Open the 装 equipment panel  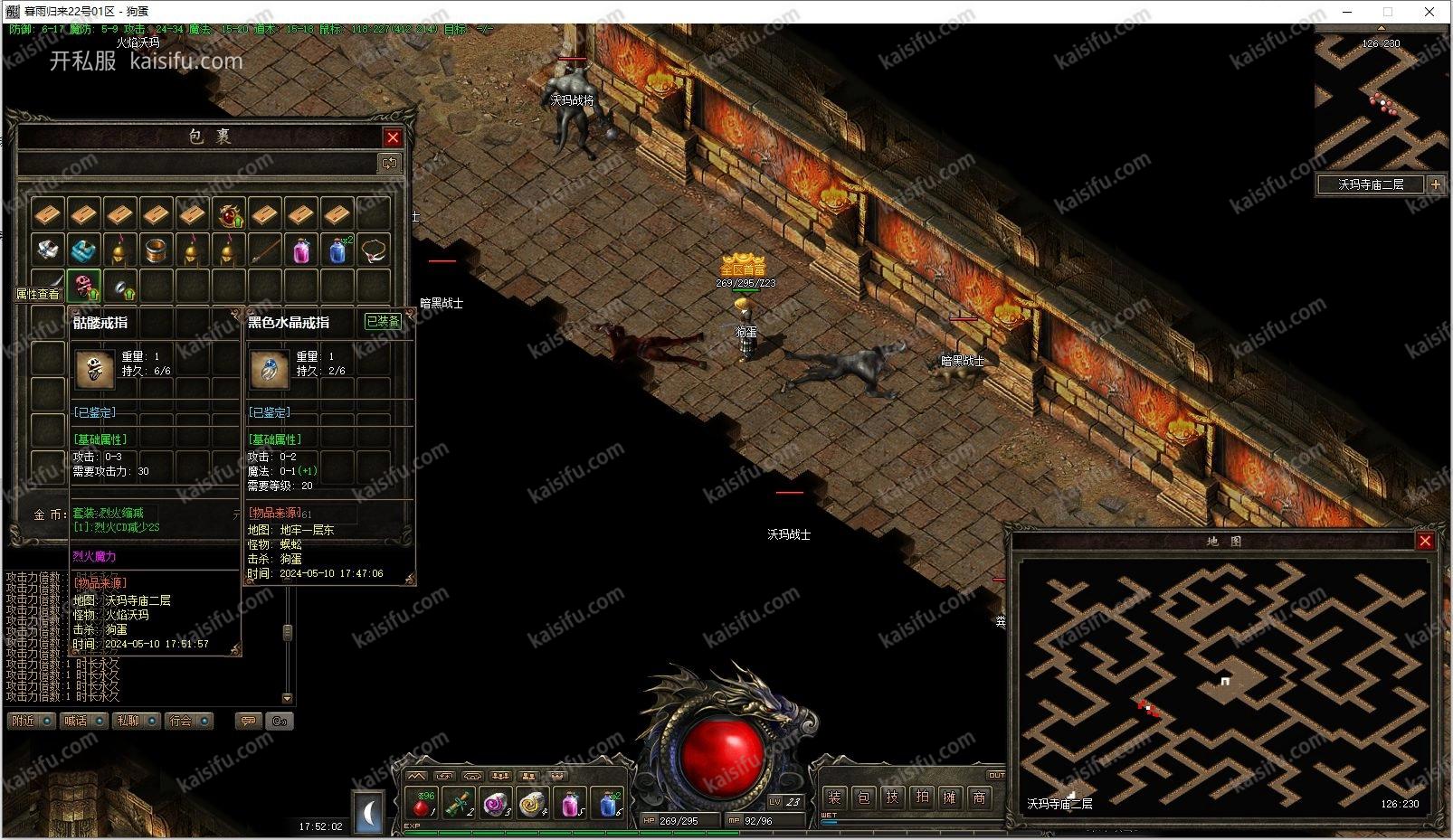click(834, 798)
